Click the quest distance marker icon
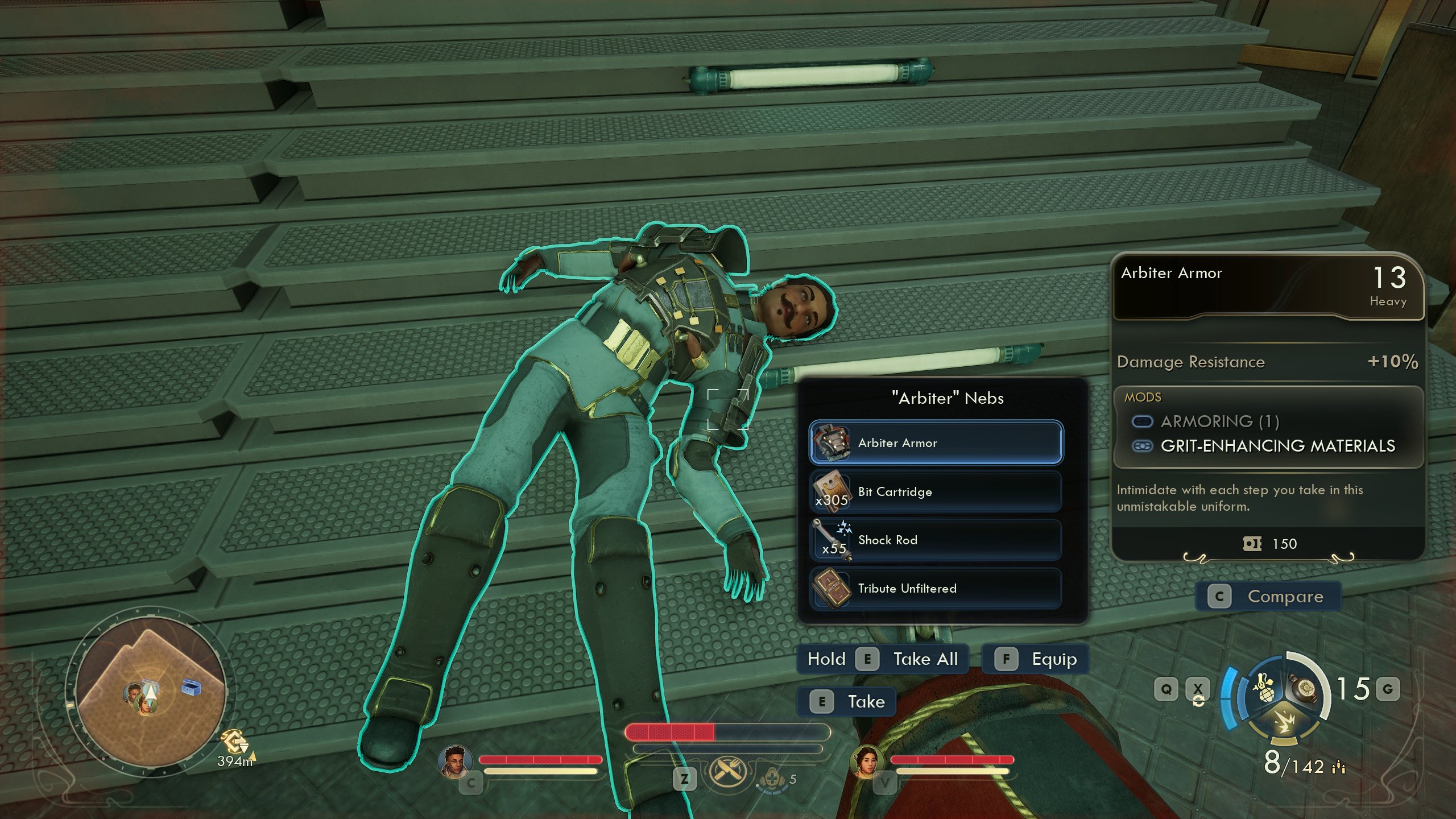1456x819 pixels. tap(235, 742)
